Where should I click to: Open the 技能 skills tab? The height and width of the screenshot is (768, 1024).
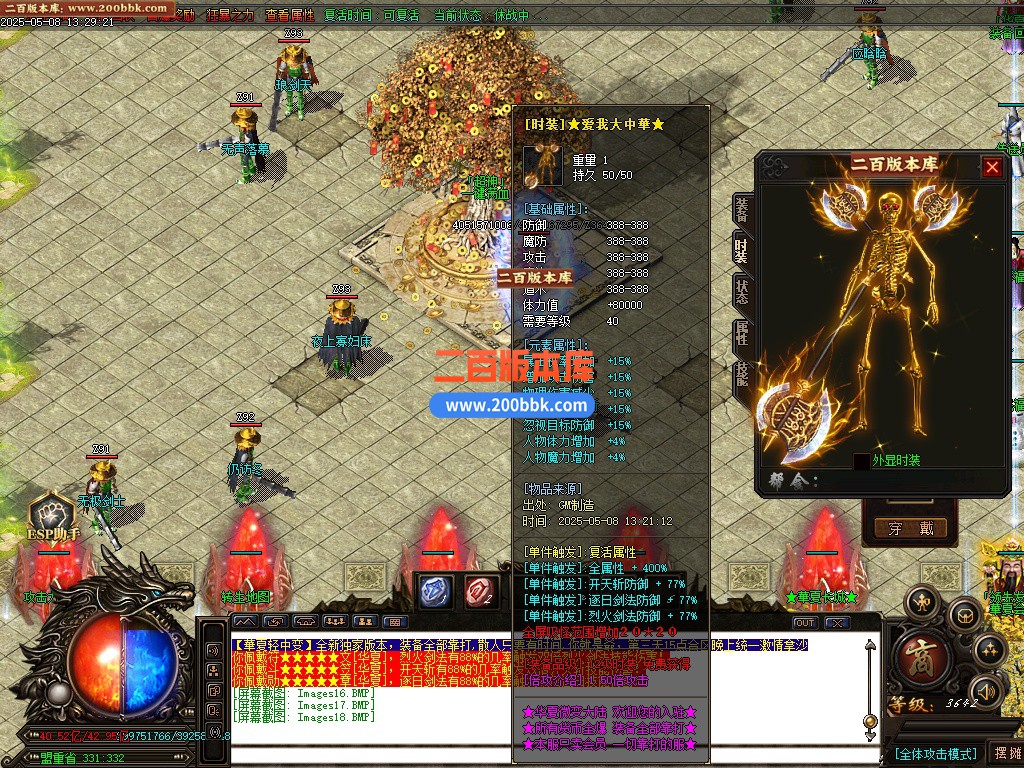coord(742,374)
